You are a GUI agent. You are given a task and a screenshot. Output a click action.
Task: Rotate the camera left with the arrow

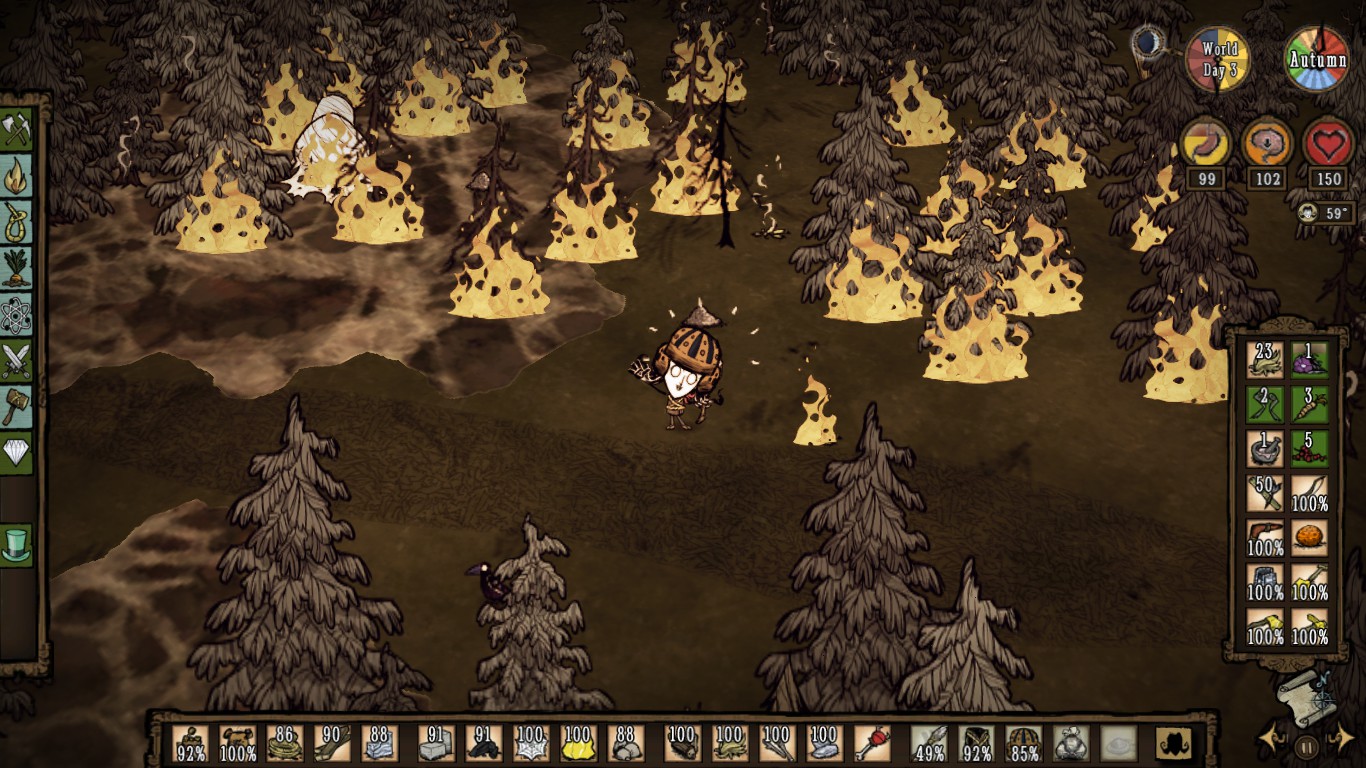click(1271, 741)
